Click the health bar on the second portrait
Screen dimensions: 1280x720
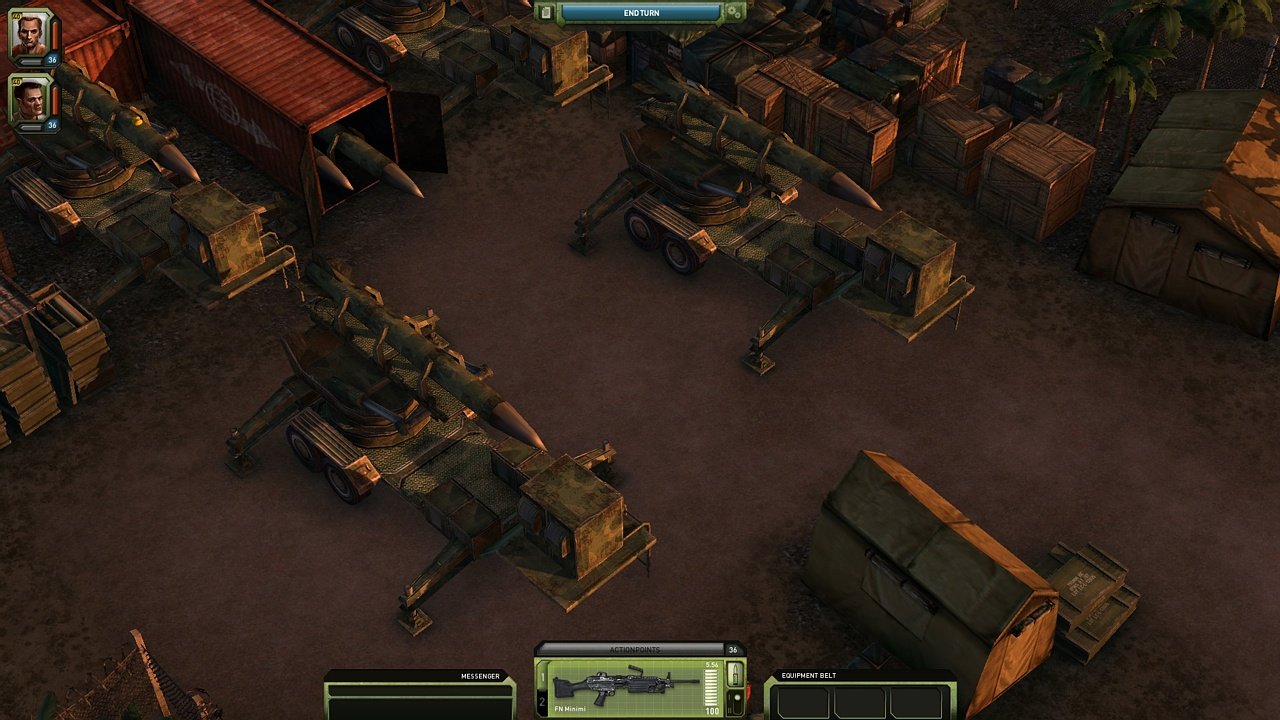54,100
